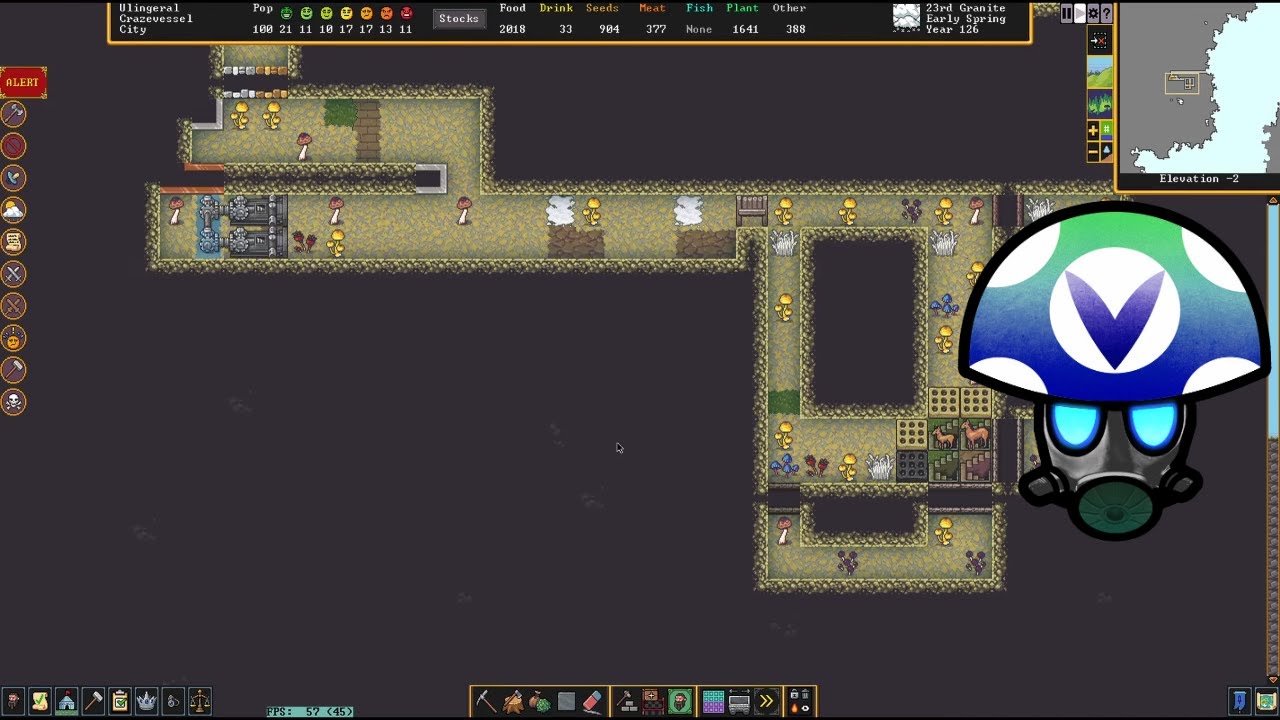Select the pickaxe digging tool
1280x720 pixels.
[x=486, y=701]
